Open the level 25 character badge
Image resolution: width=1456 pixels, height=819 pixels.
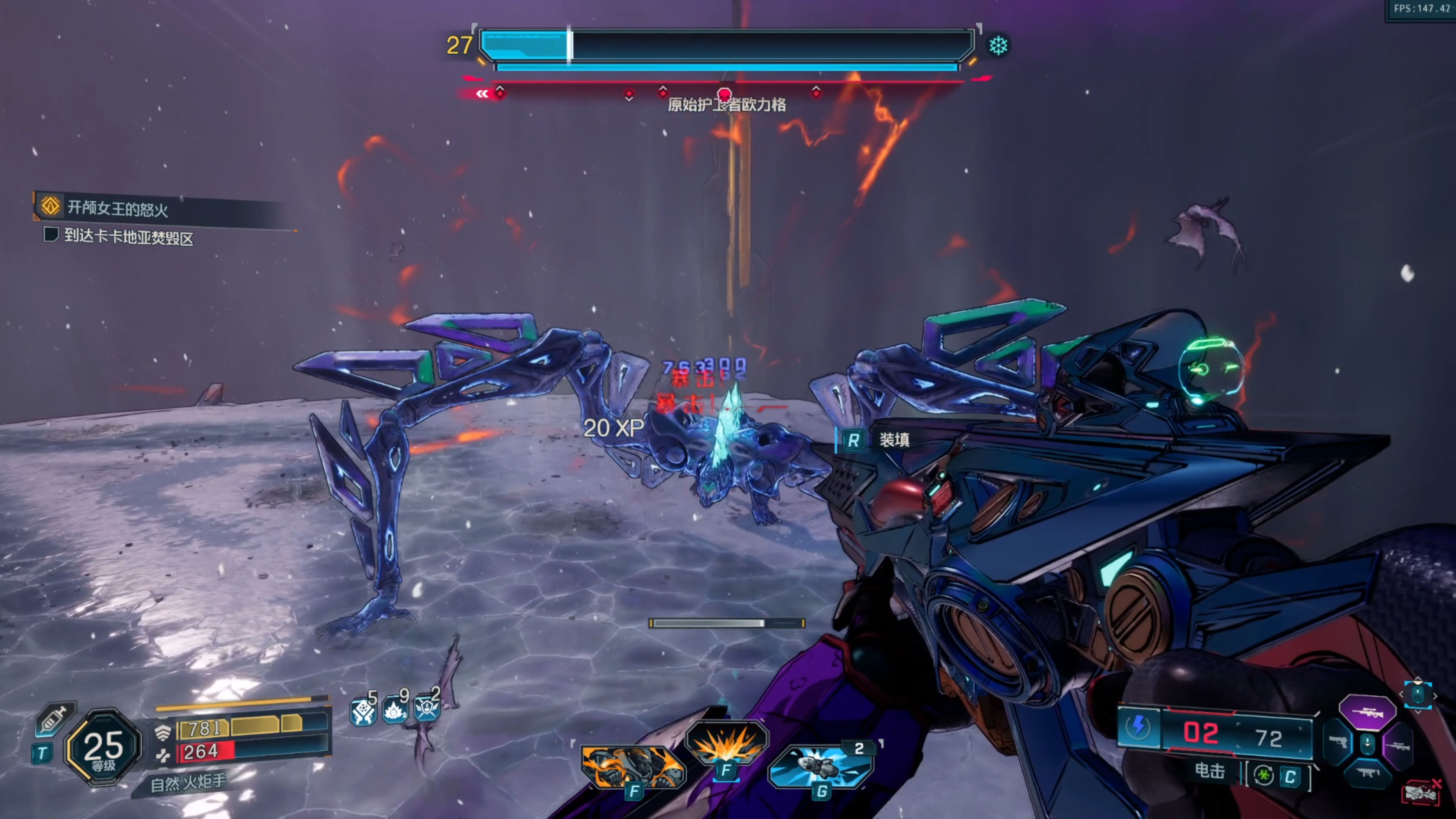pos(103,747)
